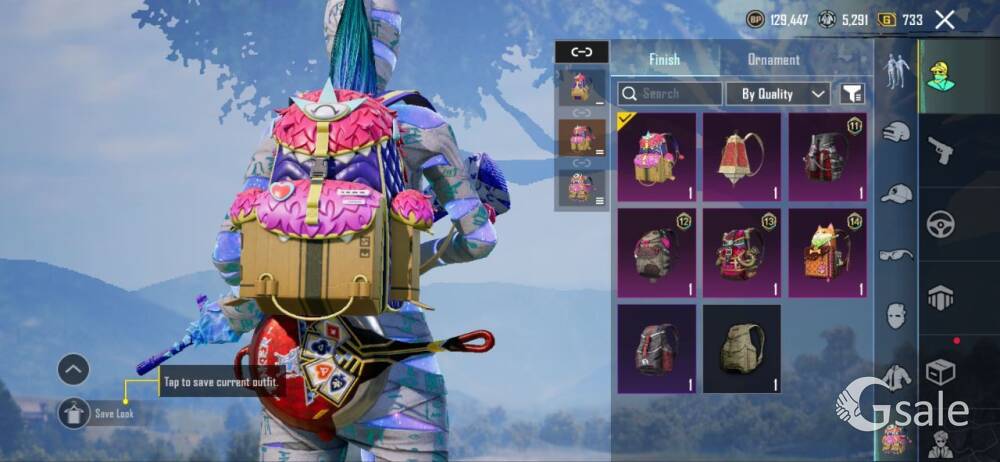This screenshot has height=462, width=1000.
Task: Toggle the link icon above backpack levels
Action: pos(581,52)
